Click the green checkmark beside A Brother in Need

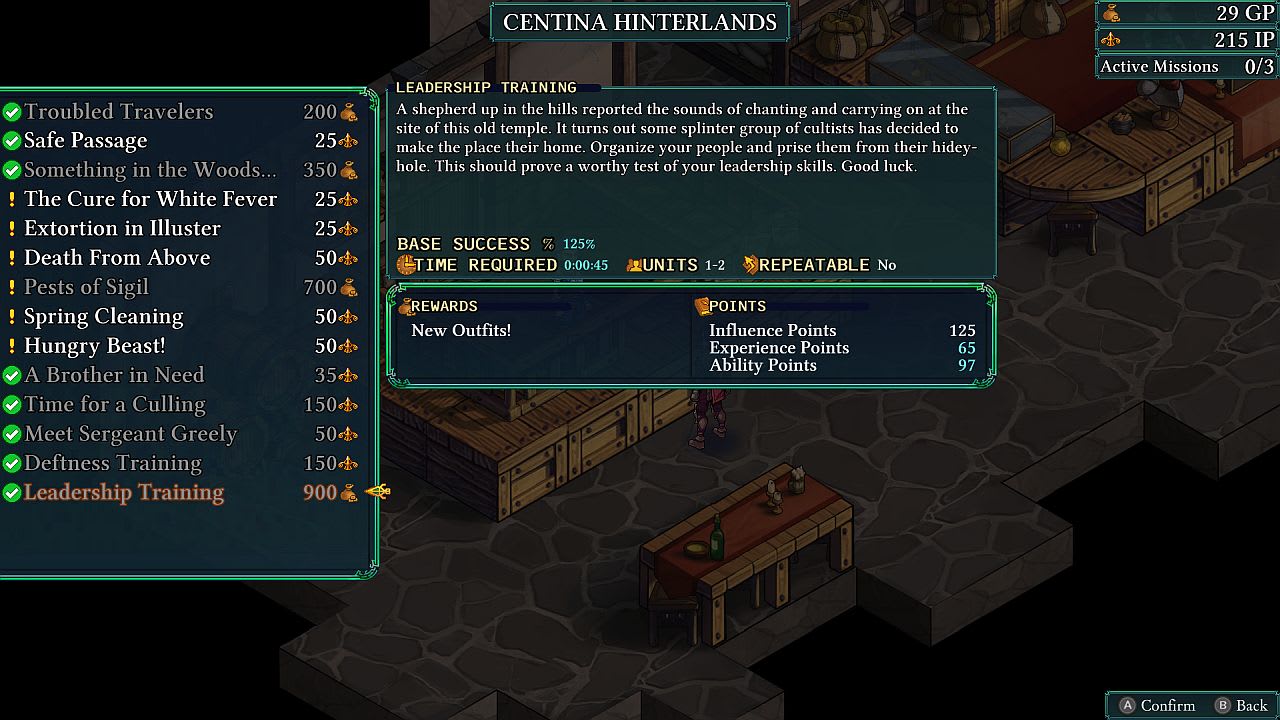[13, 375]
